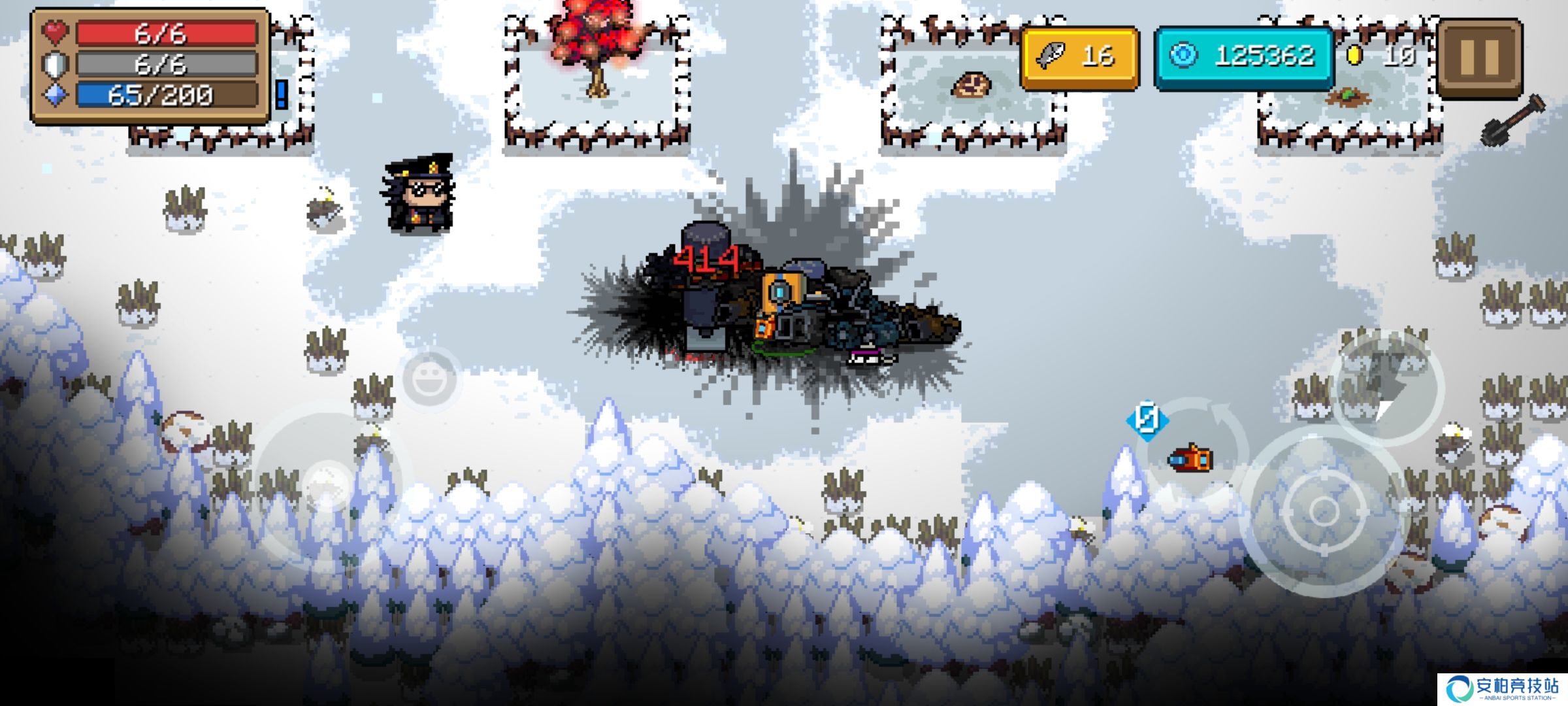Open the smiley face emote button
The width and height of the screenshot is (1568, 706).
[429, 379]
